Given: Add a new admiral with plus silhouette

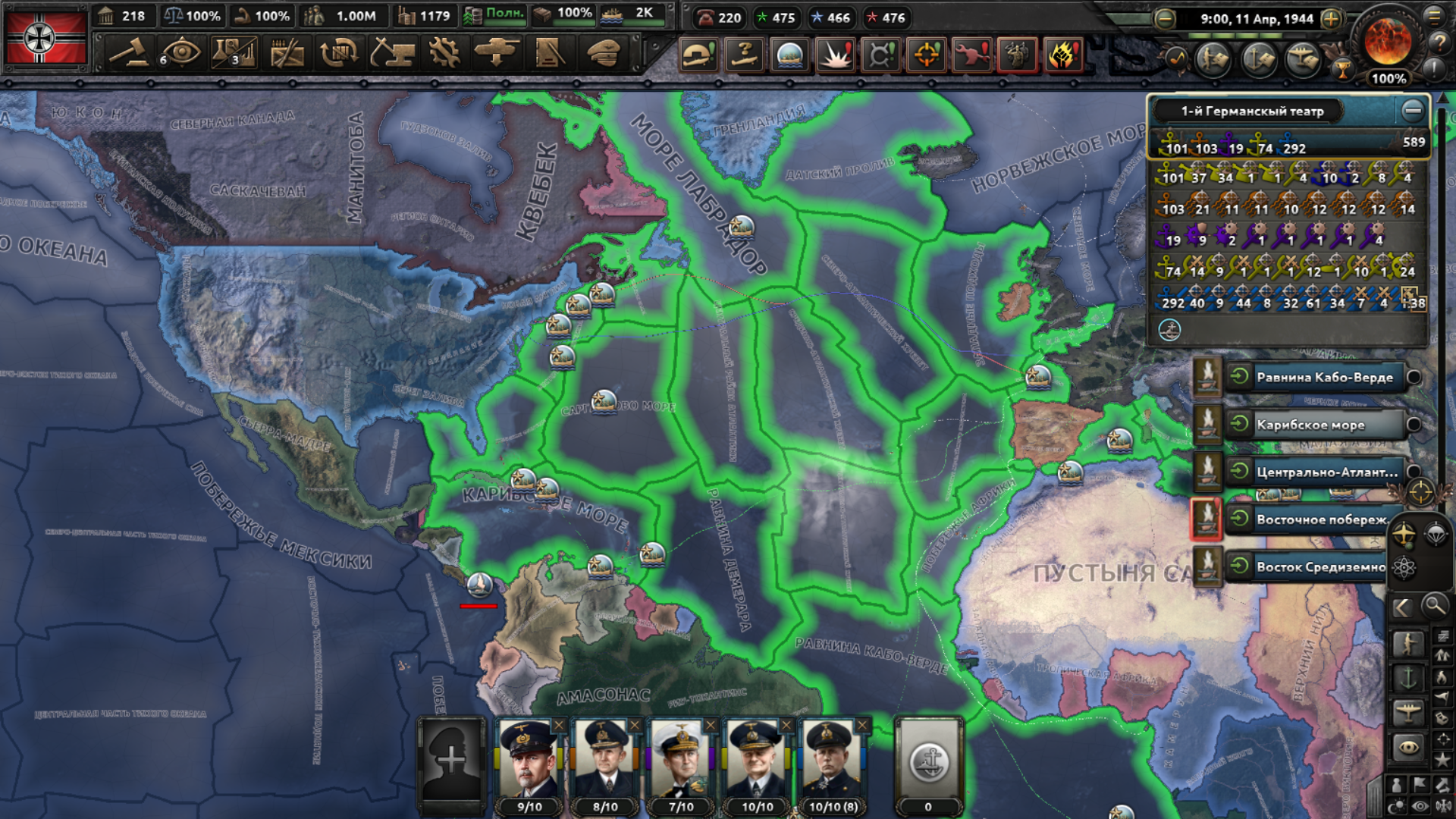Looking at the screenshot, I should click(451, 760).
